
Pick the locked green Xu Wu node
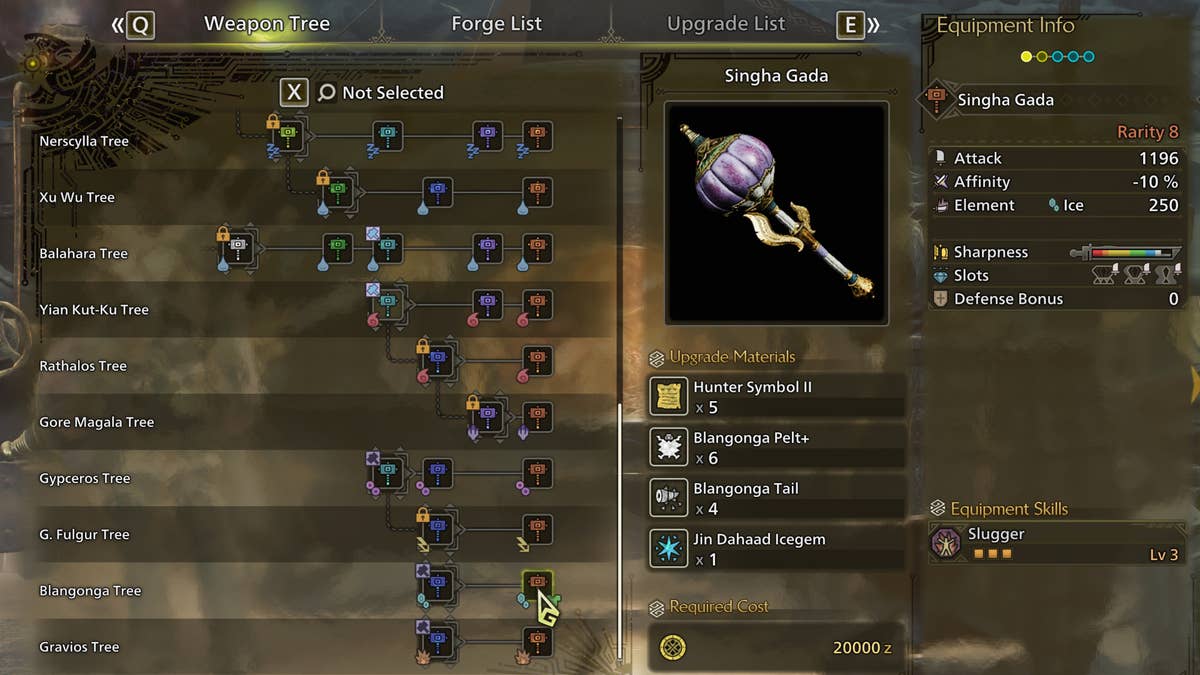point(338,190)
